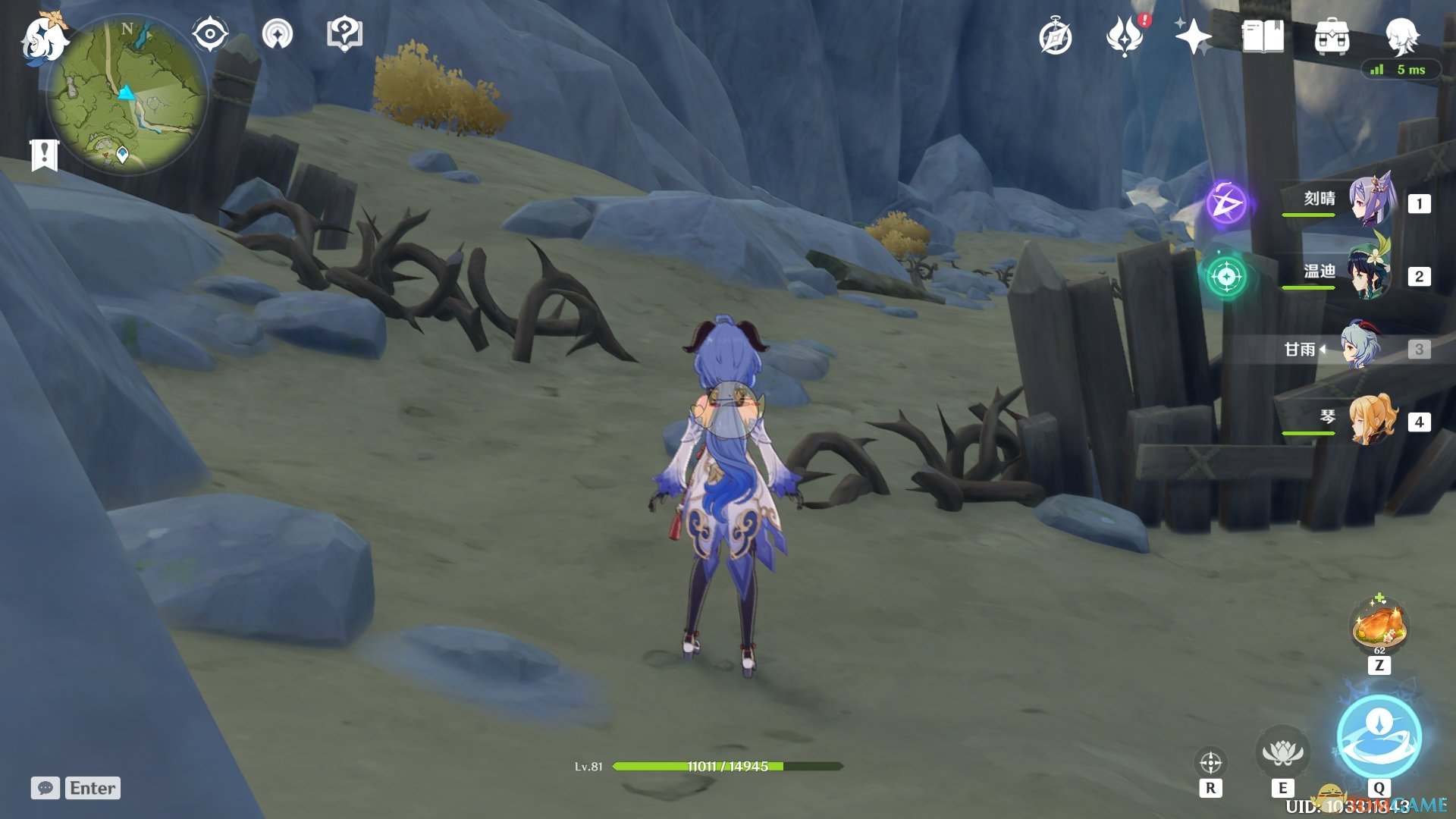The image size is (1456, 819).
Task: Open the wish star icon
Action: click(1193, 36)
